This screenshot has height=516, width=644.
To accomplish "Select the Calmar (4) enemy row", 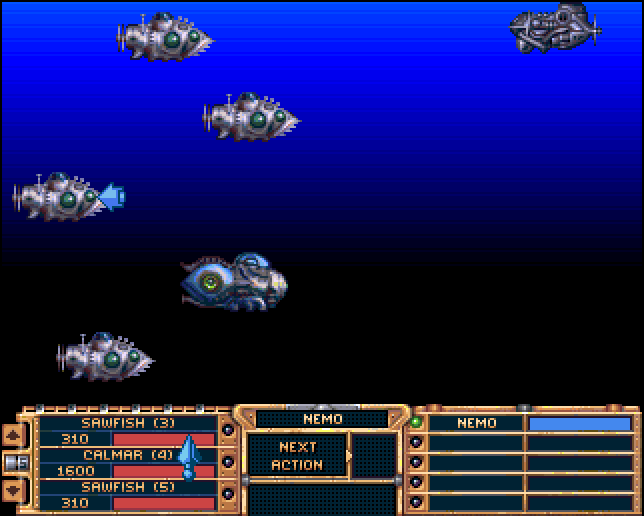I will pos(127,455).
